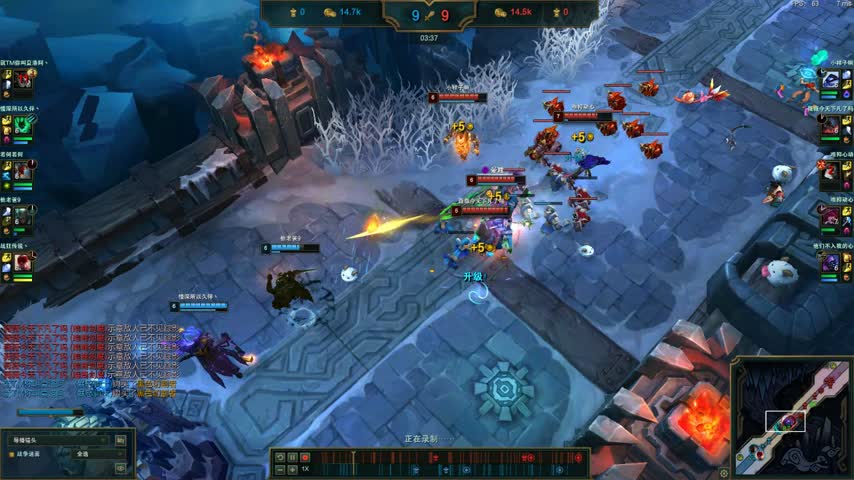Click the replay rewind/restart button
The height and width of the screenshot is (480, 854).
pos(279,457)
